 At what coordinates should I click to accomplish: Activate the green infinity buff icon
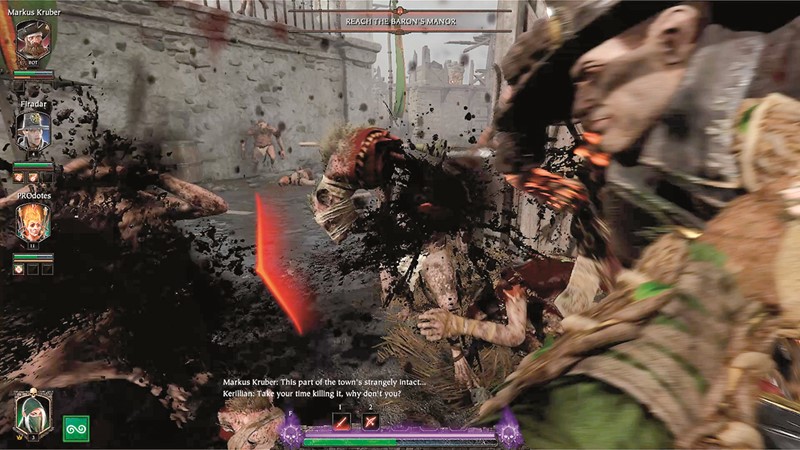click(76, 428)
